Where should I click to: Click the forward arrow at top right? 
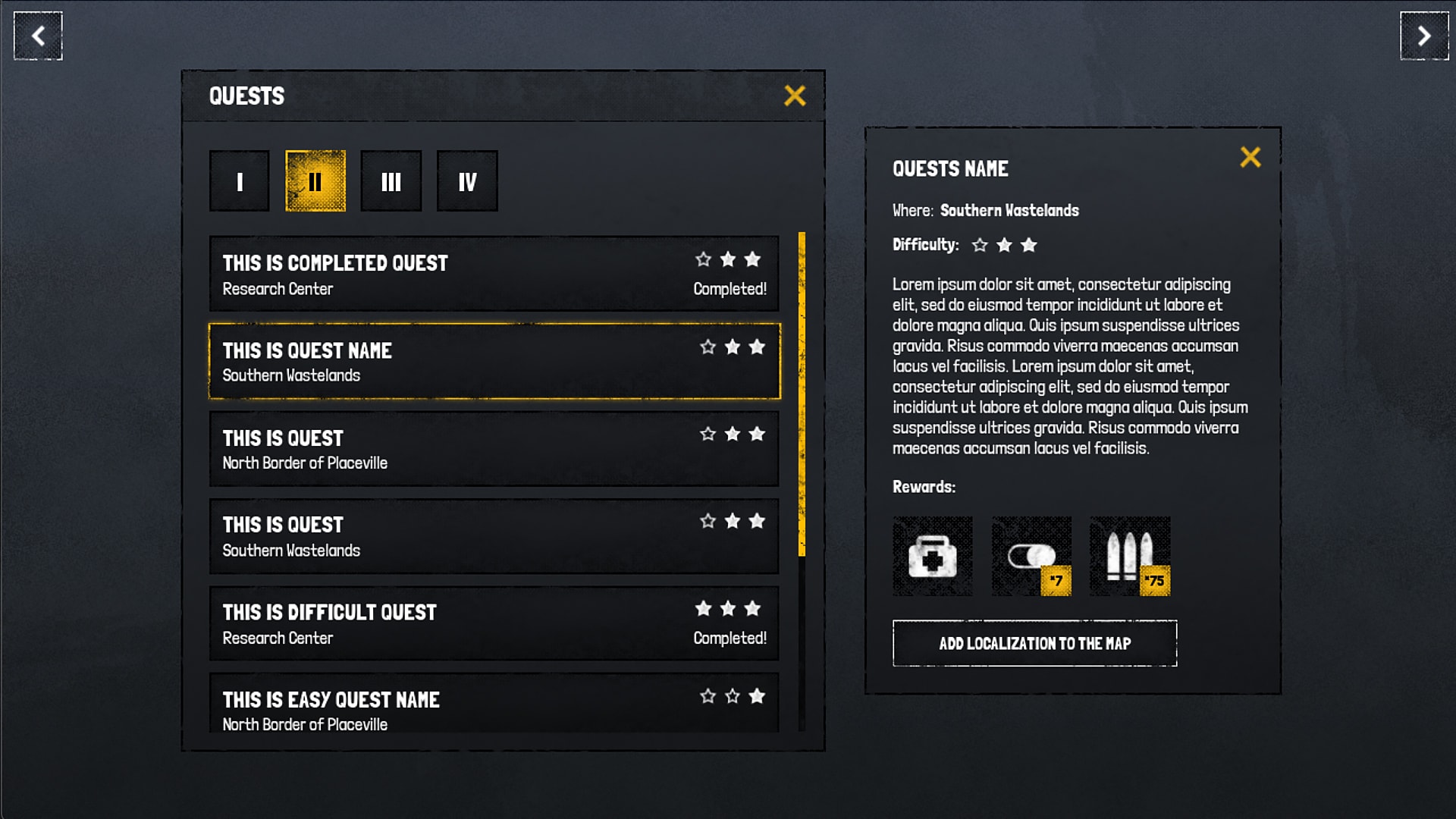1423,35
